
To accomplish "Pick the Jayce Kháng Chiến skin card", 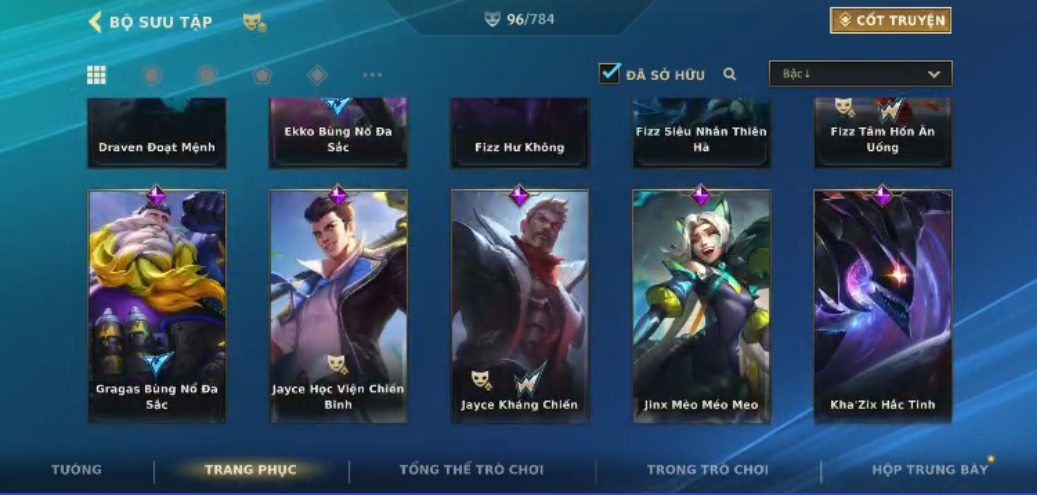I will (519, 305).
